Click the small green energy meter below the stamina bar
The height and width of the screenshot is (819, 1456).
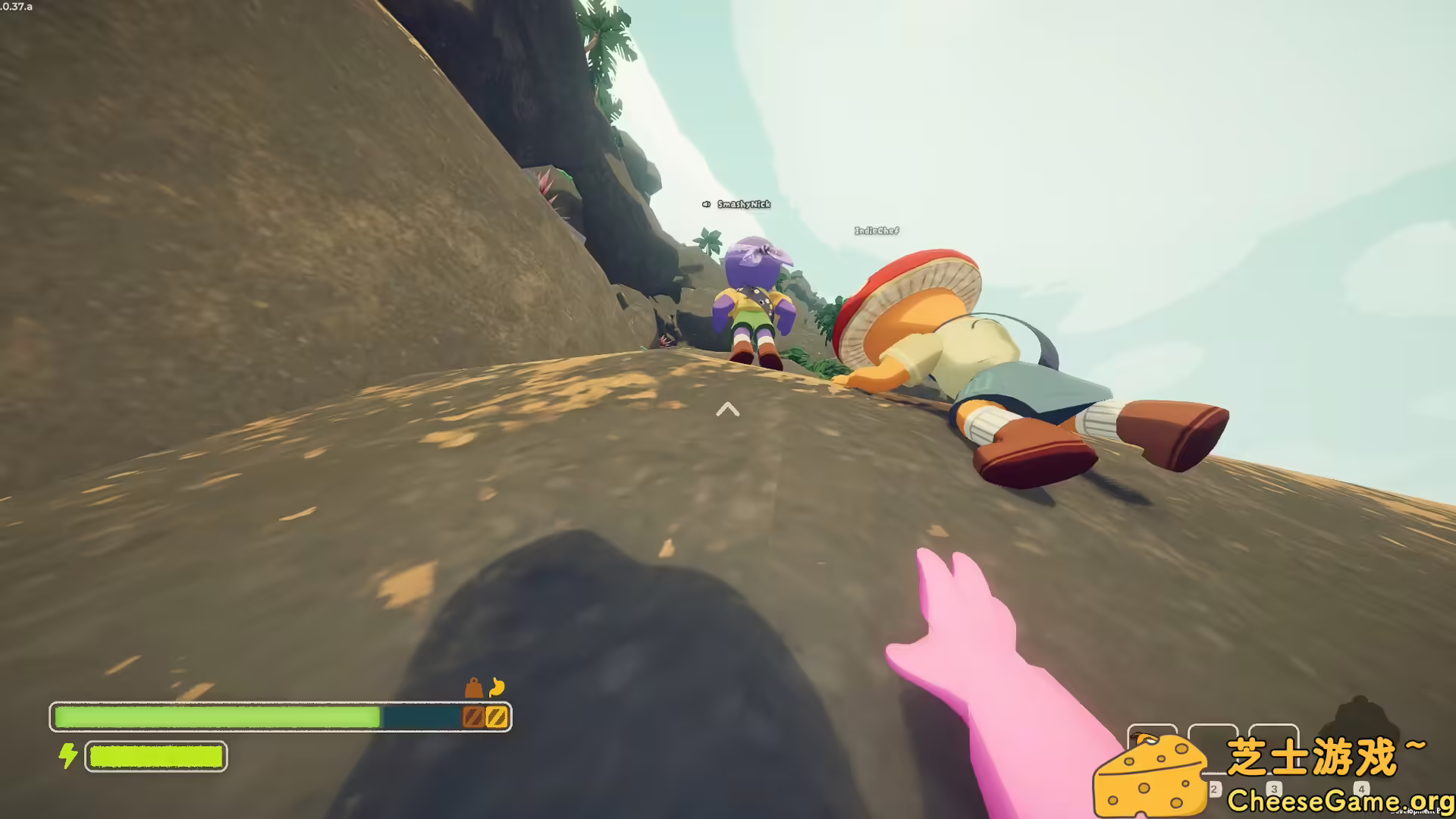click(x=155, y=756)
